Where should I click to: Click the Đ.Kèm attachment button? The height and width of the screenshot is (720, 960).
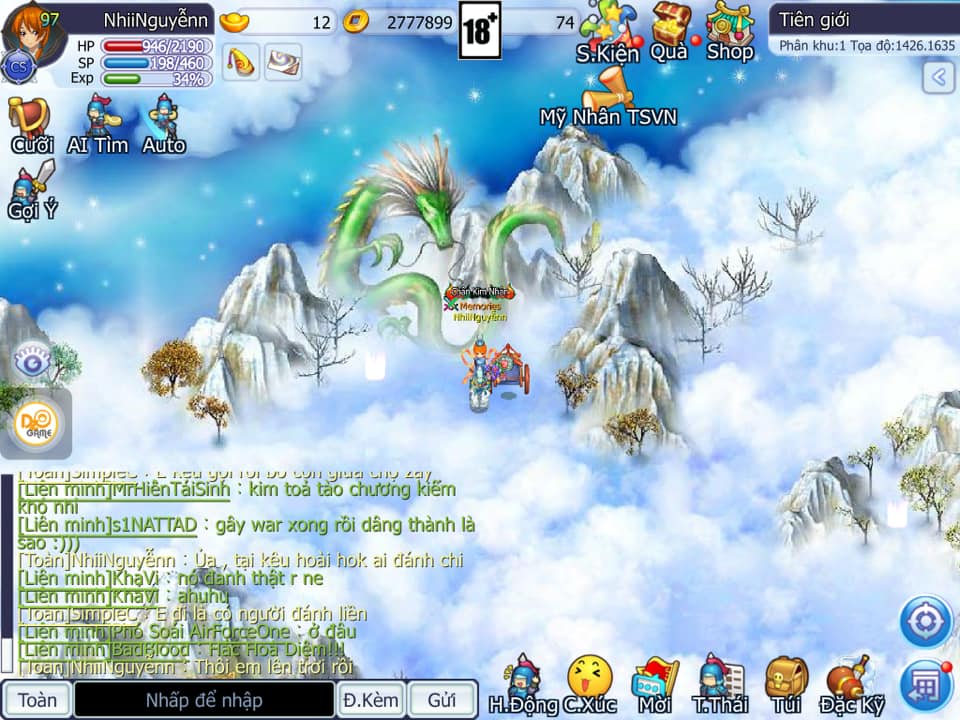[369, 699]
